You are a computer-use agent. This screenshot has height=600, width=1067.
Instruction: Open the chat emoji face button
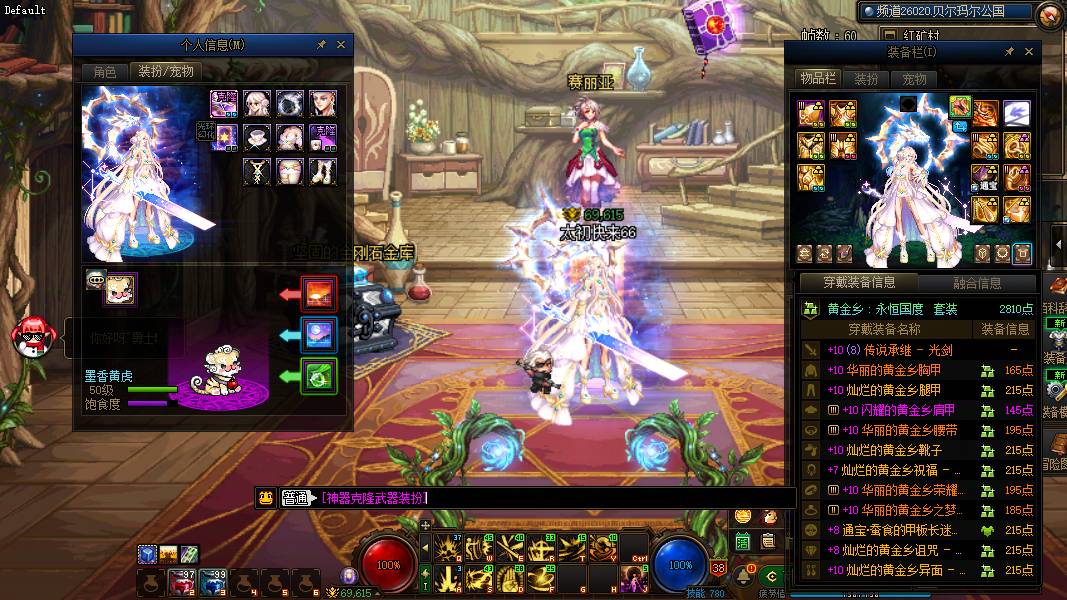[266, 498]
